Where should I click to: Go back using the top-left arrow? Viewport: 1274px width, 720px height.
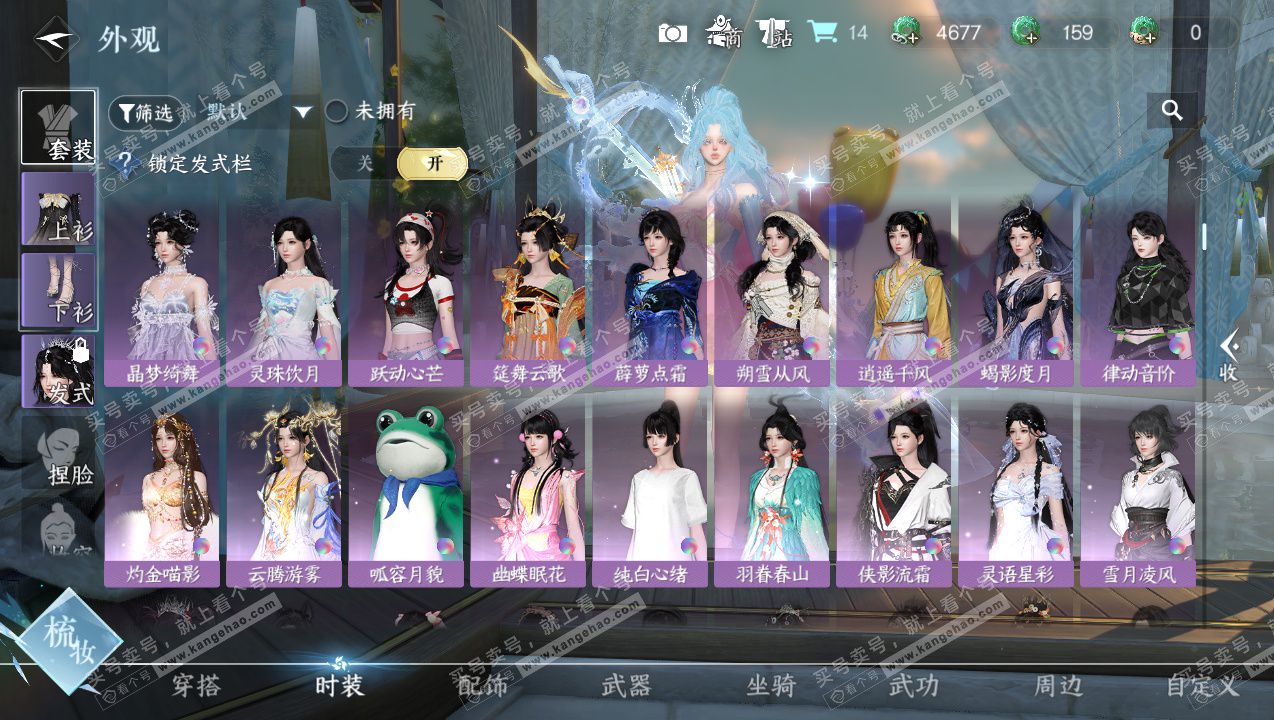pyautogui.click(x=56, y=39)
